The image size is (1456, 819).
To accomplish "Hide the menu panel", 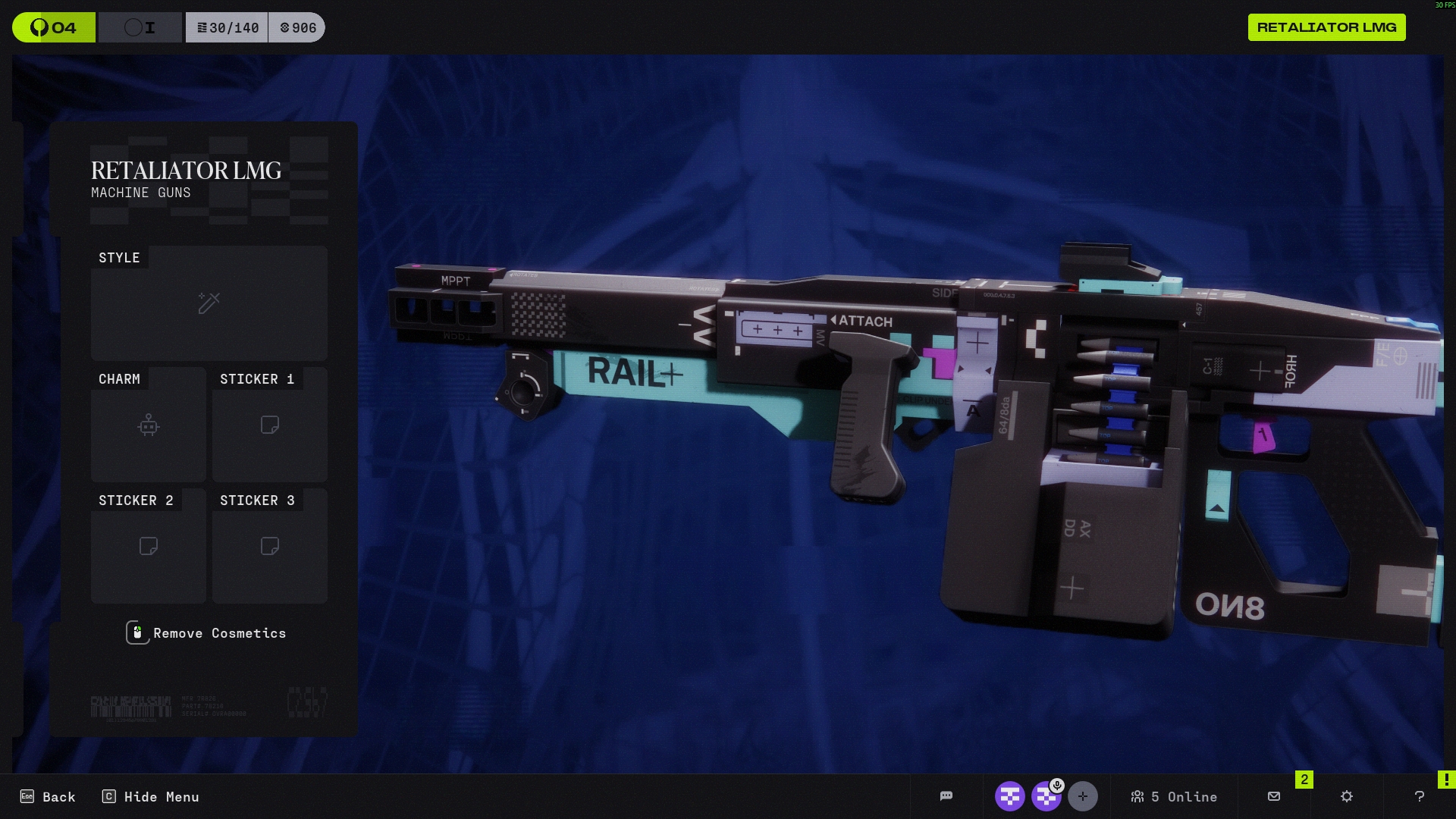I will (151, 796).
